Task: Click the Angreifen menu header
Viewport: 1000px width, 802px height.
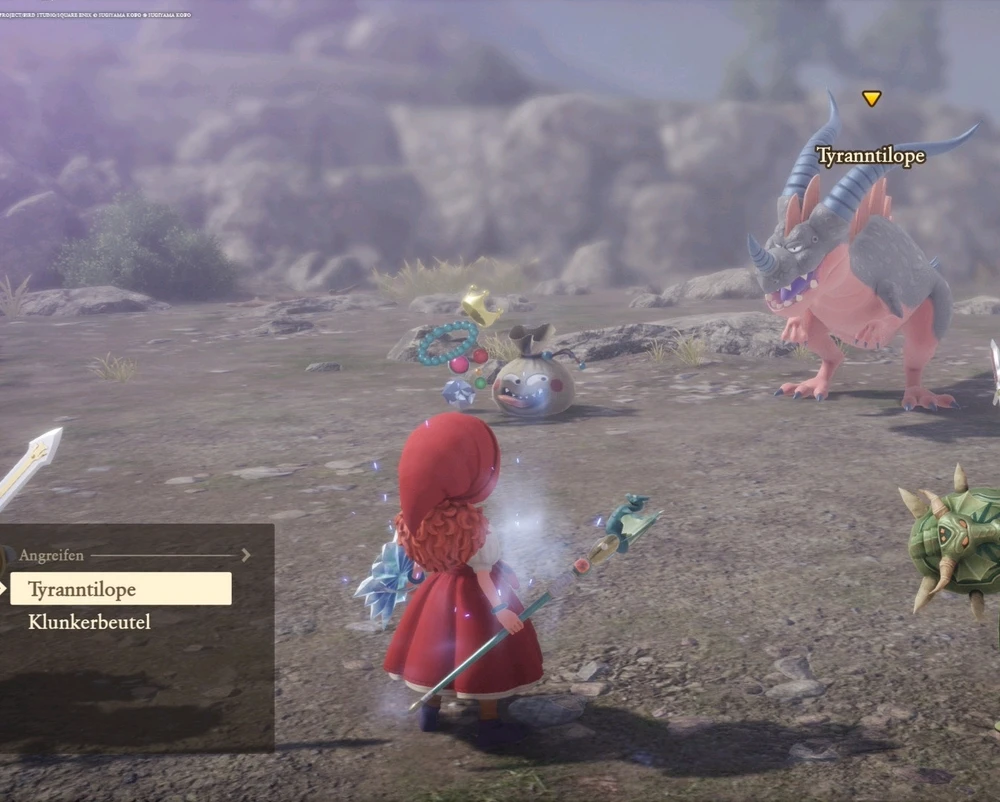Action: pyautogui.click(x=52, y=555)
